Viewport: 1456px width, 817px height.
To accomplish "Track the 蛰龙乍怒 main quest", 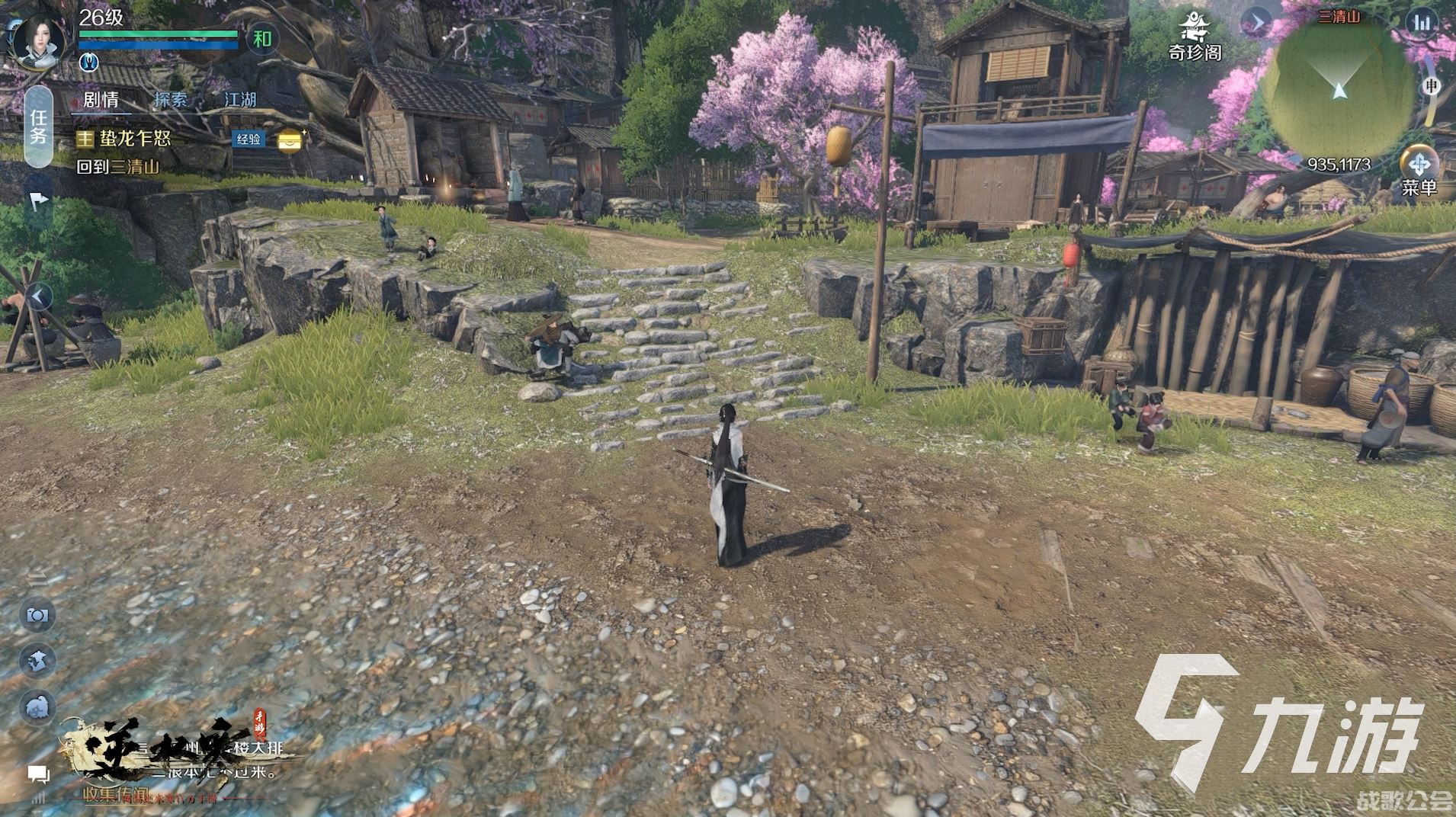I will point(135,139).
